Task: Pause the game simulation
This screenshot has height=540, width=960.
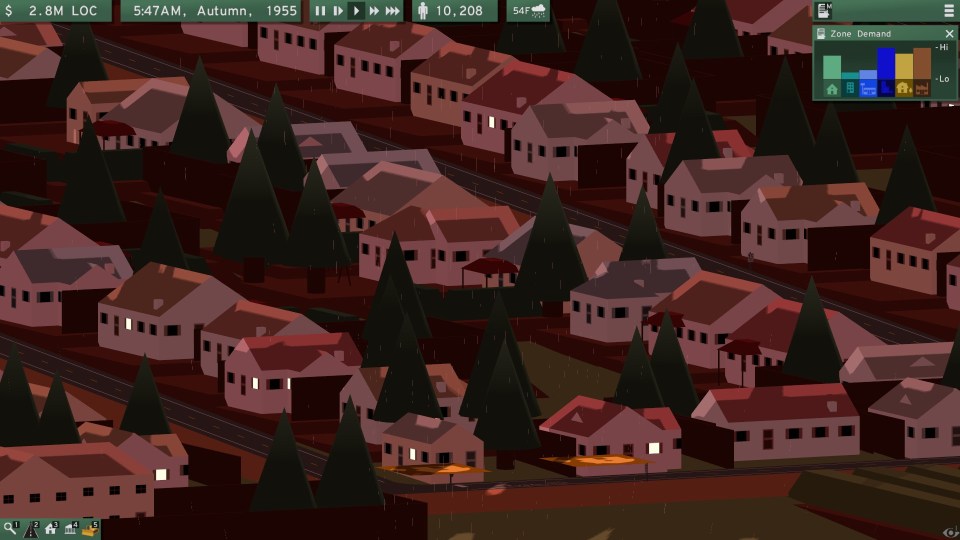Action: pos(320,11)
